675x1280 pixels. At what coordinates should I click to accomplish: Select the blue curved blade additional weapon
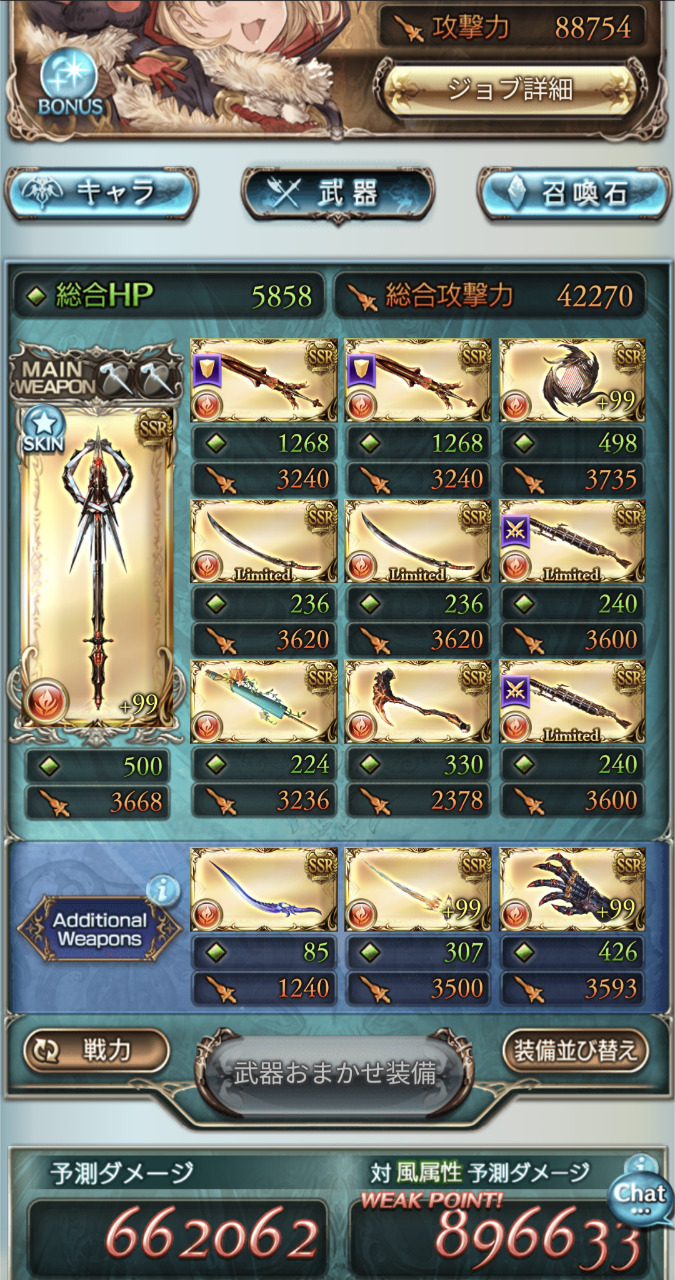[263, 890]
